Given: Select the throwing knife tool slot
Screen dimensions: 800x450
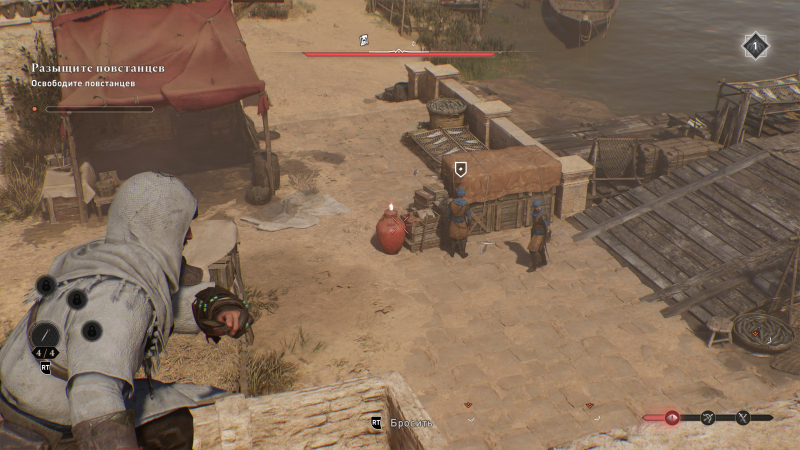Looking at the screenshot, I should 46,336.
